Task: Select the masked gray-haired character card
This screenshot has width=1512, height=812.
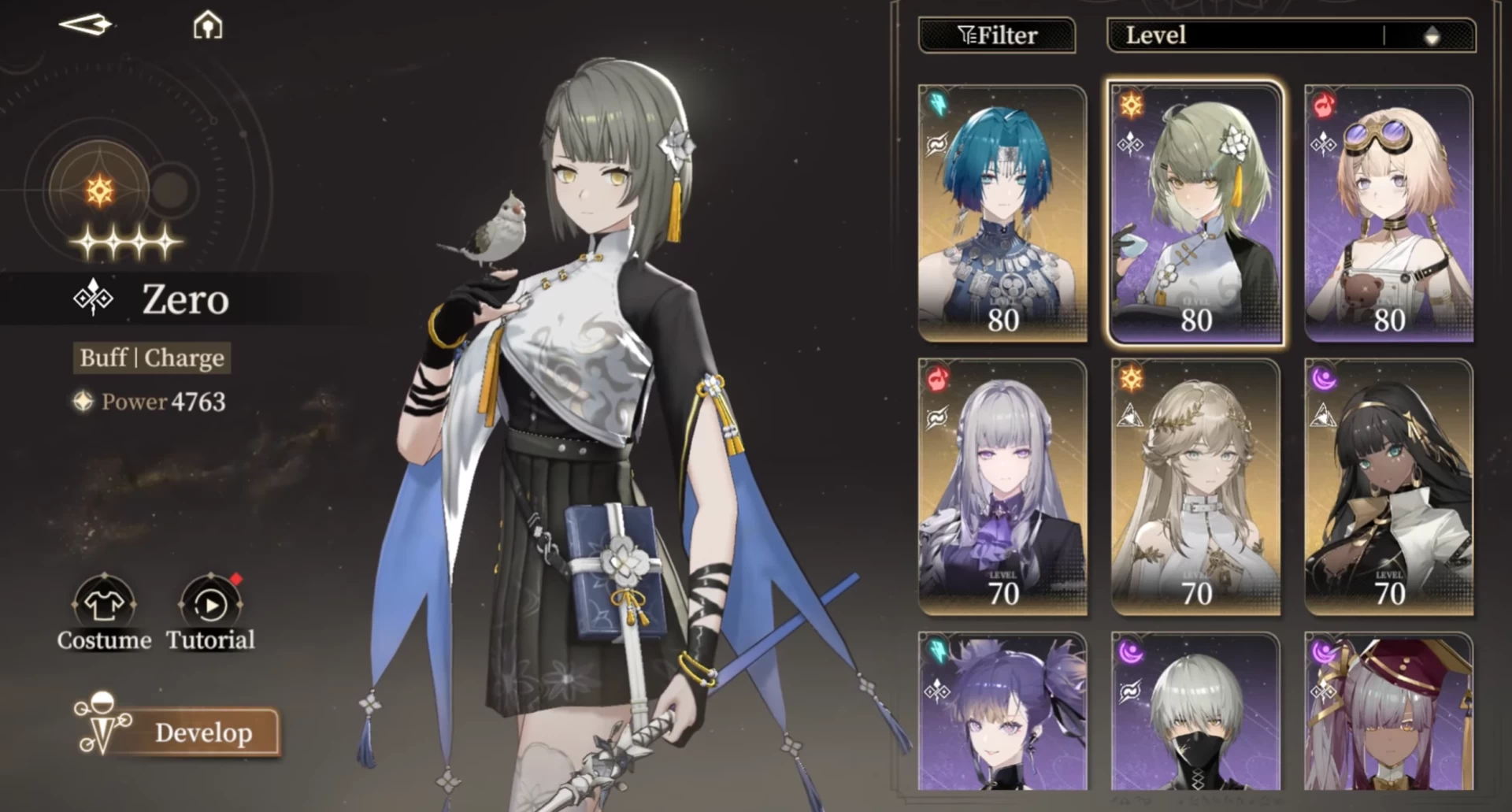Action: 1195,713
